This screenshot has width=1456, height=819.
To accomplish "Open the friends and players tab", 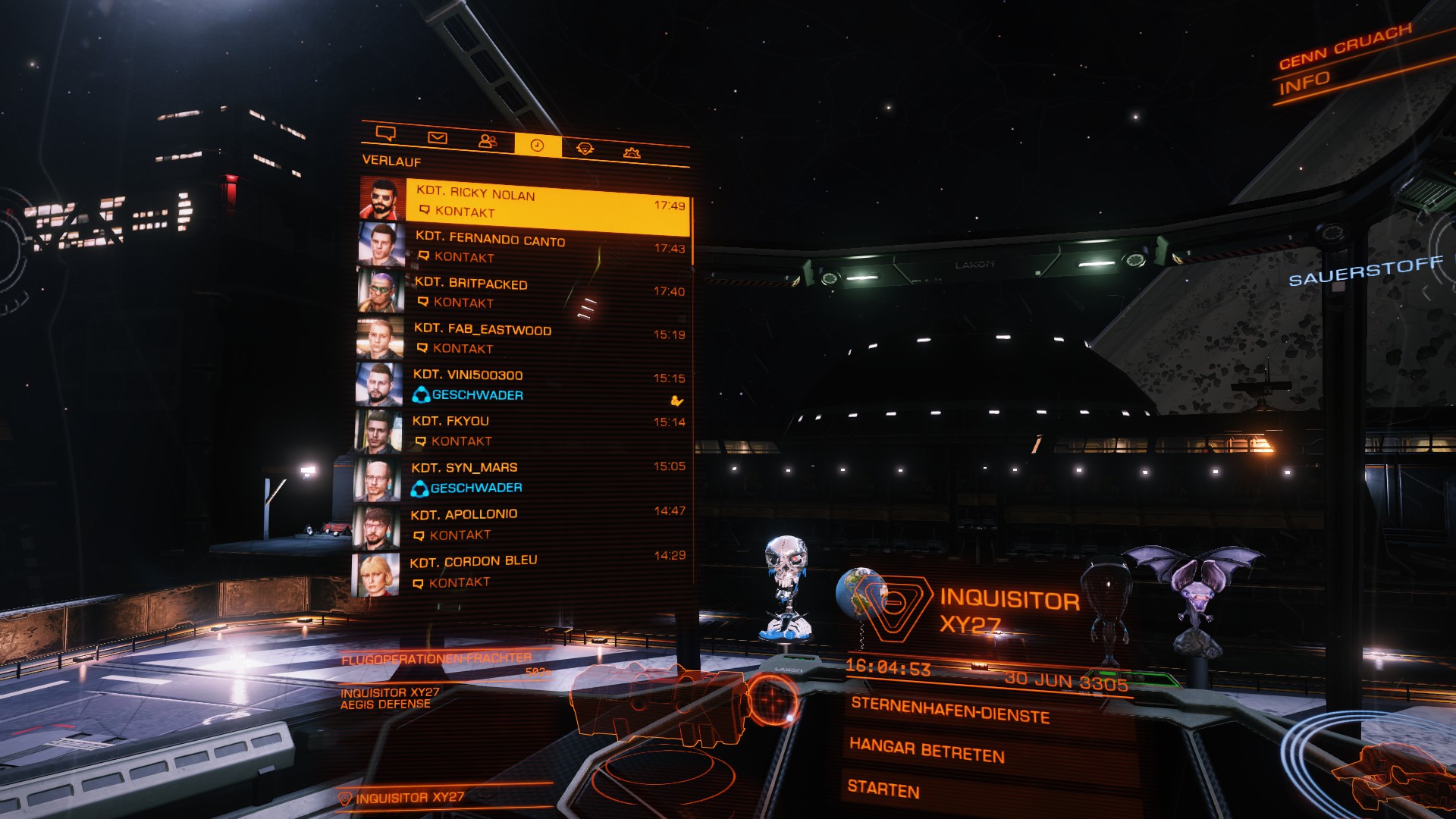I will pyautogui.click(x=488, y=141).
